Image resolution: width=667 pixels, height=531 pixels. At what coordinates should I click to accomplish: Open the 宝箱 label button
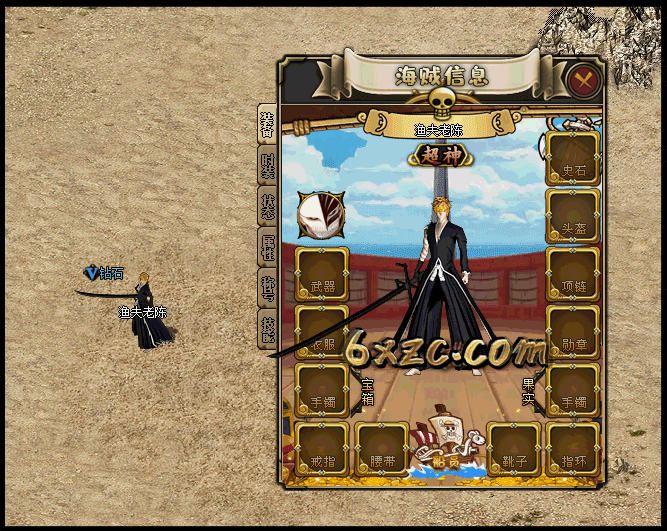pos(366,391)
